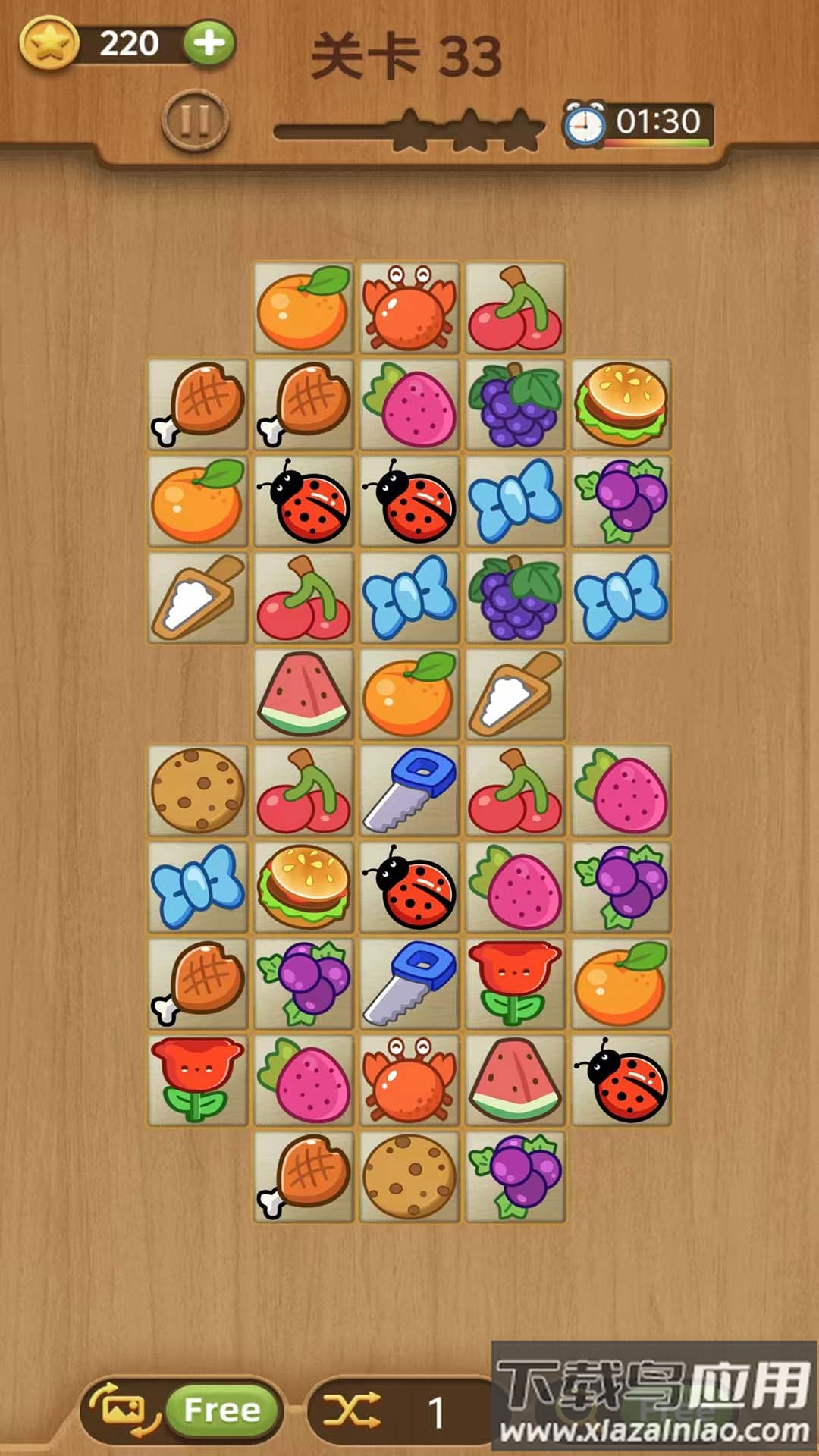
Task: Tap the green Free button
Action: click(x=221, y=1410)
